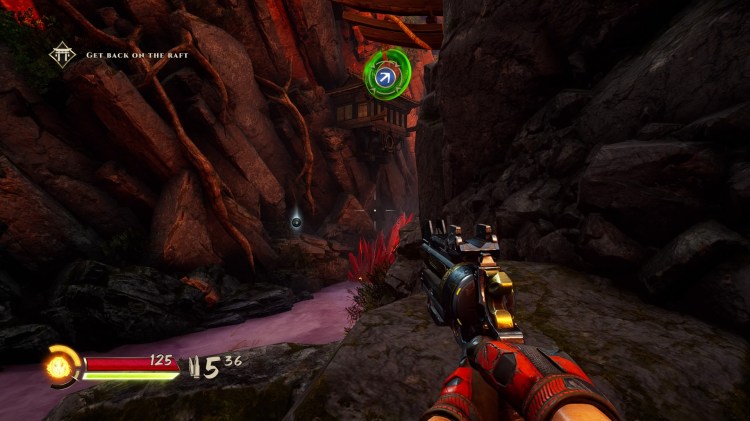Click the flaming chi orb icon
The image size is (750, 421).
[58, 365]
